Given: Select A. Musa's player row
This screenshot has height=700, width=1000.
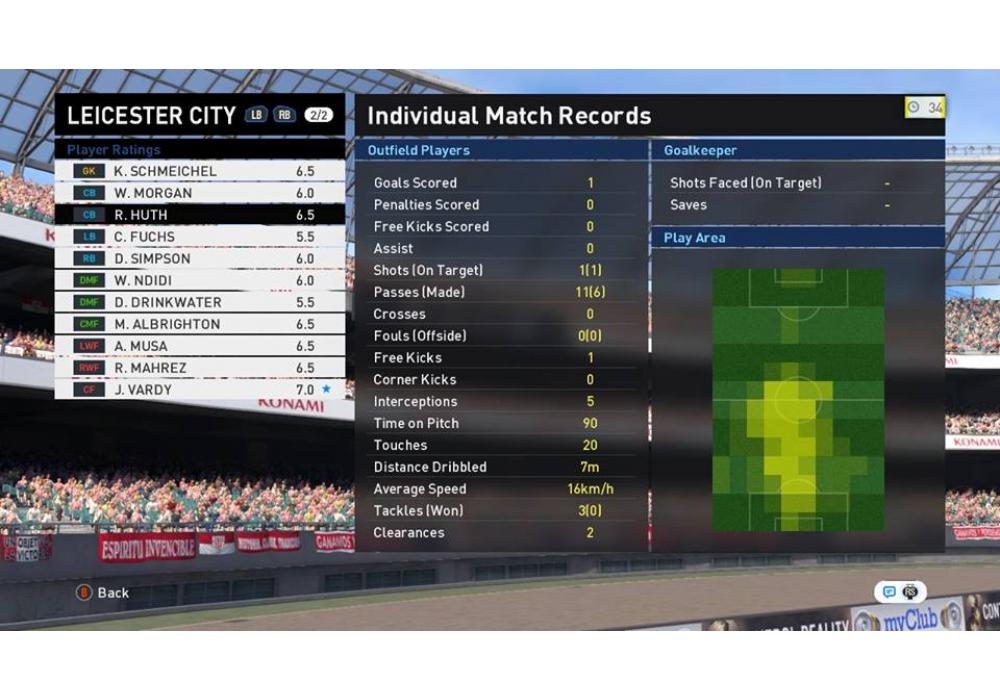Looking at the screenshot, I should [x=199, y=346].
